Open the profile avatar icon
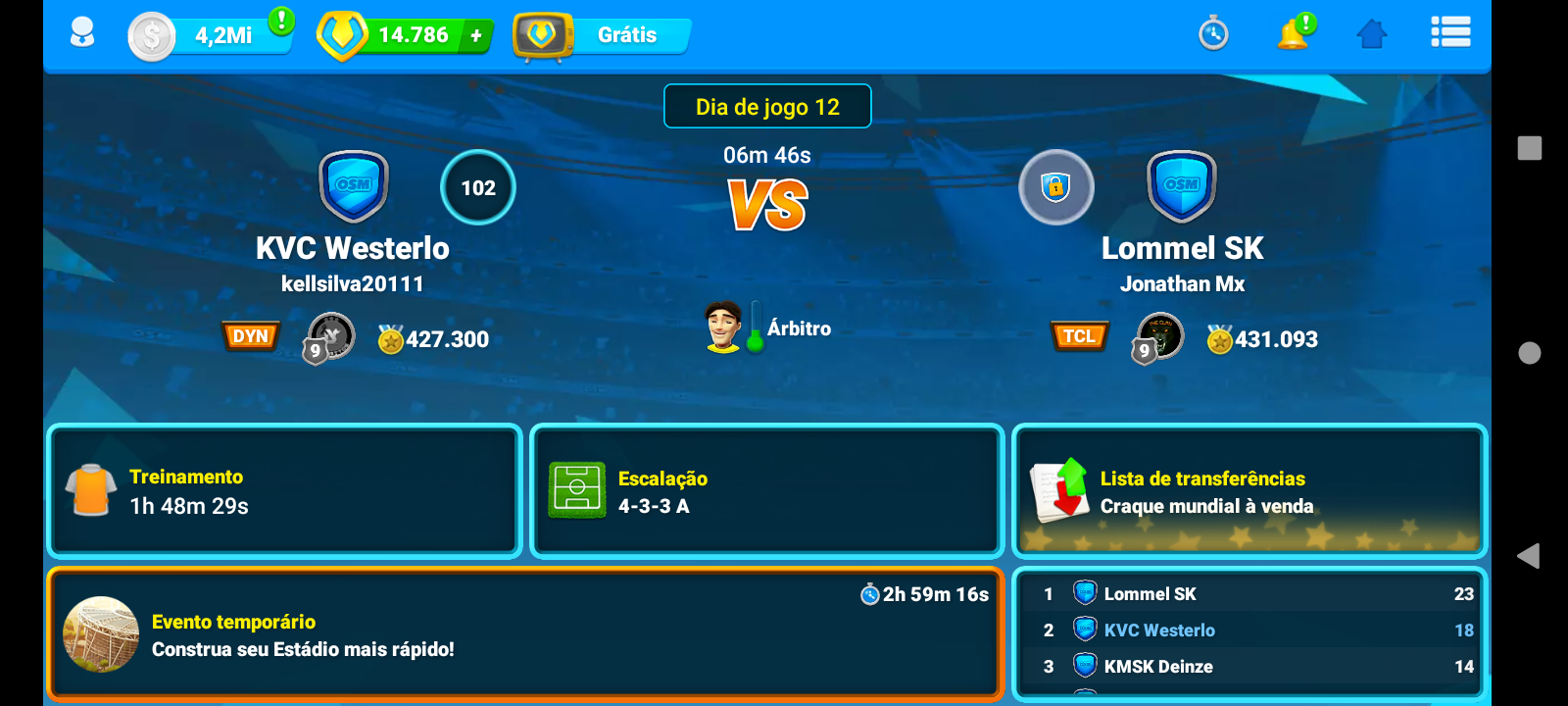This screenshot has height=706, width=1568. click(x=82, y=34)
